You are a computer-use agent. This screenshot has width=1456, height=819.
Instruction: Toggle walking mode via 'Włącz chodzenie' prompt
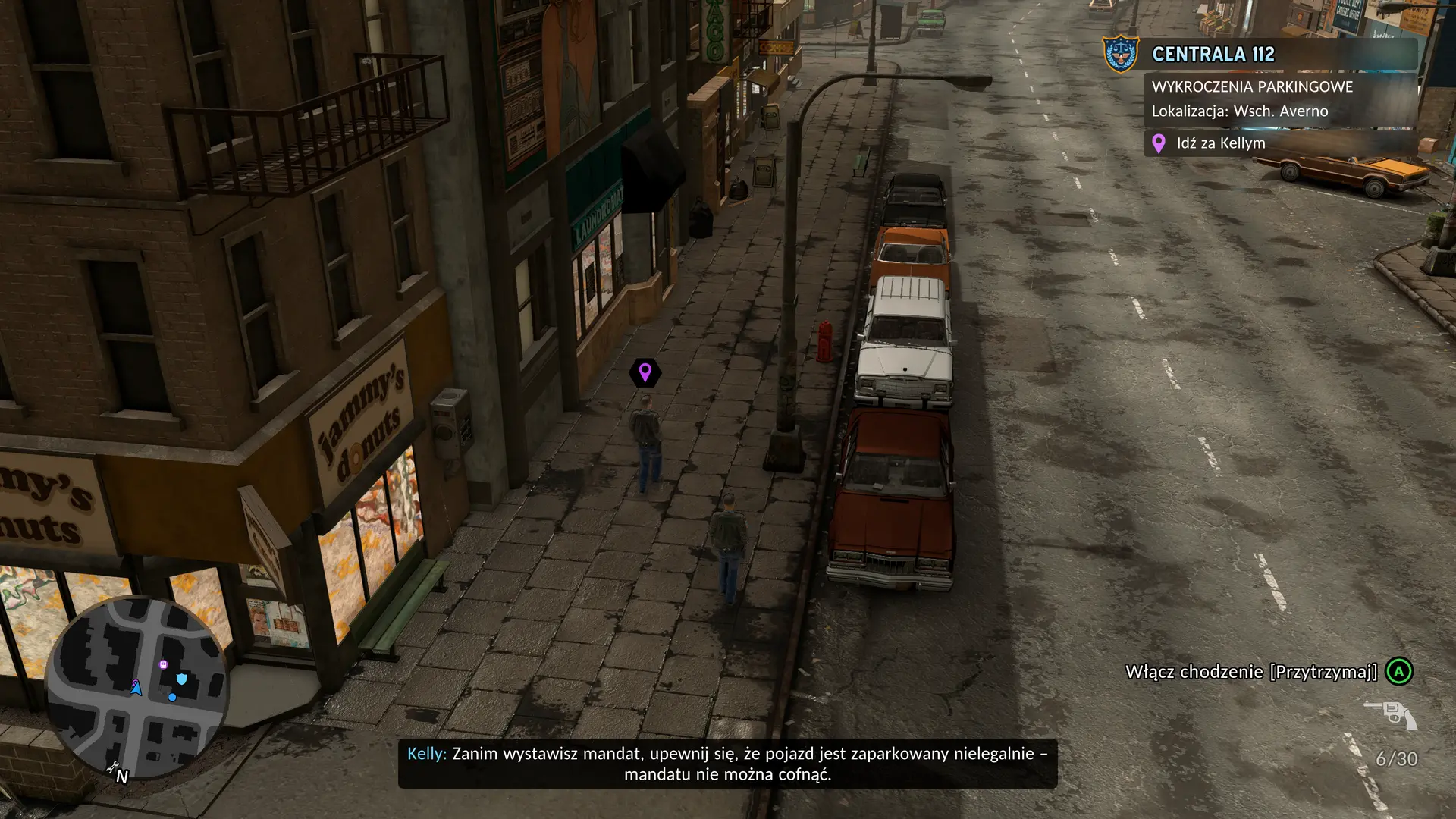(x=1250, y=670)
